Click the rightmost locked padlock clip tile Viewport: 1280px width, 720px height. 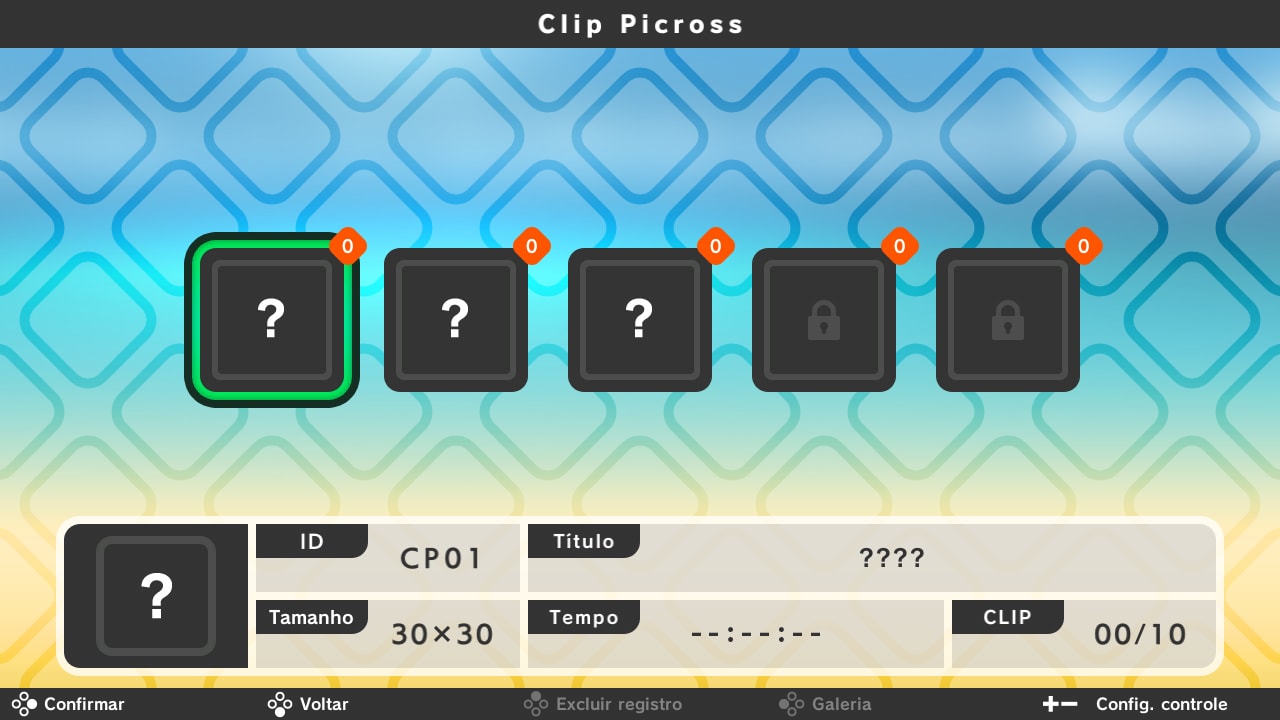[x=1008, y=319]
